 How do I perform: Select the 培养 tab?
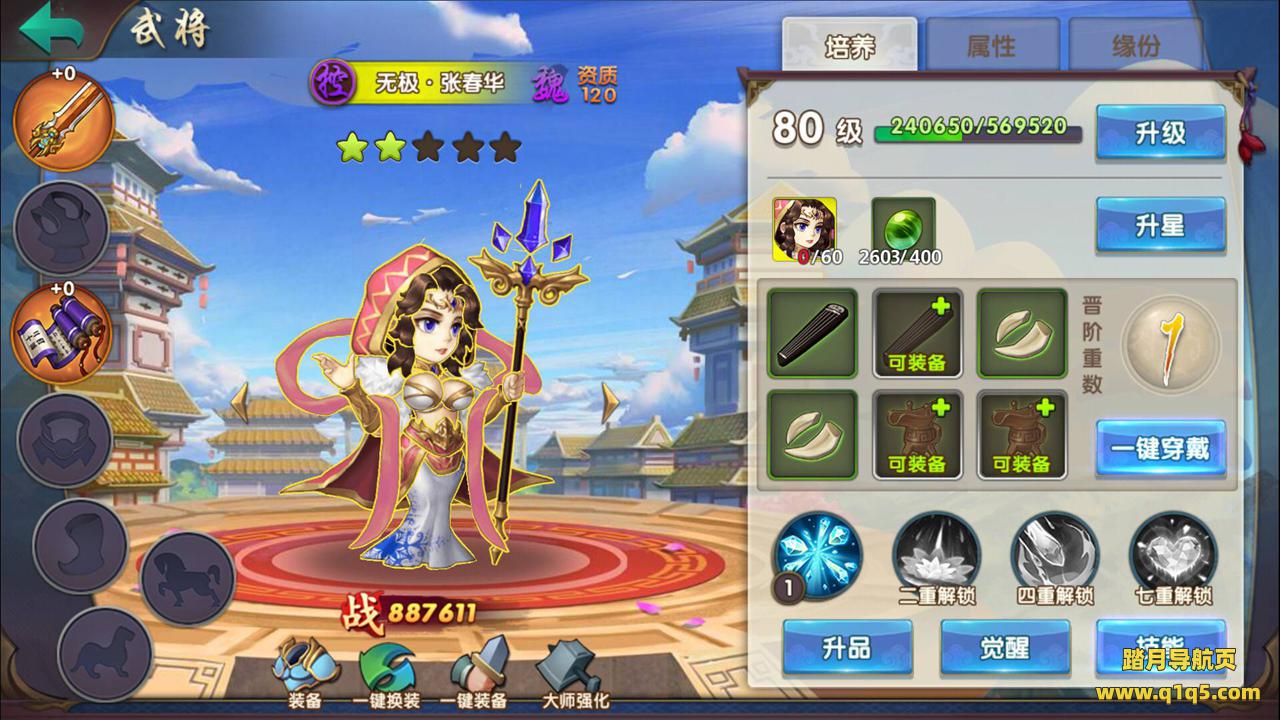click(x=849, y=45)
